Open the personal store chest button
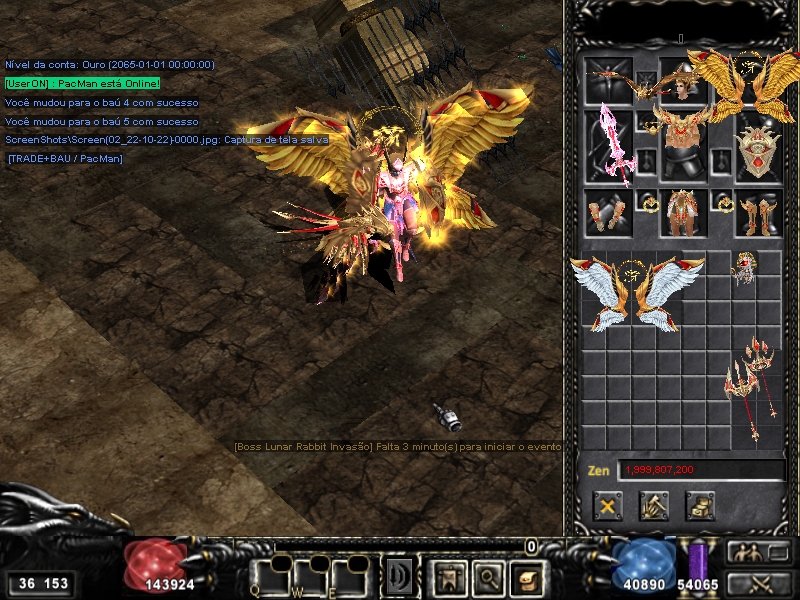The image size is (800, 600). point(700,506)
